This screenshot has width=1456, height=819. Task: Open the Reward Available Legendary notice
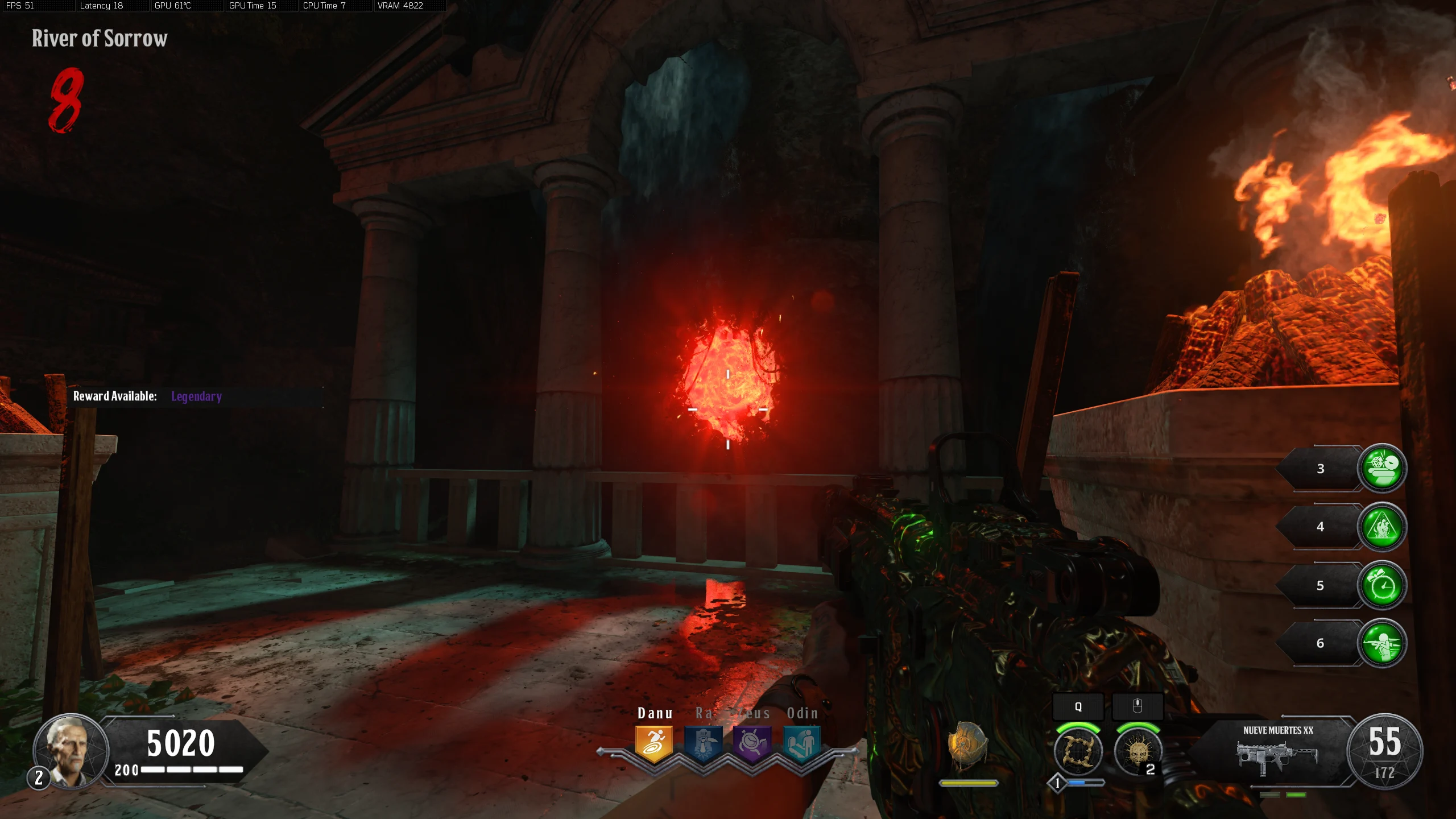[x=148, y=396]
